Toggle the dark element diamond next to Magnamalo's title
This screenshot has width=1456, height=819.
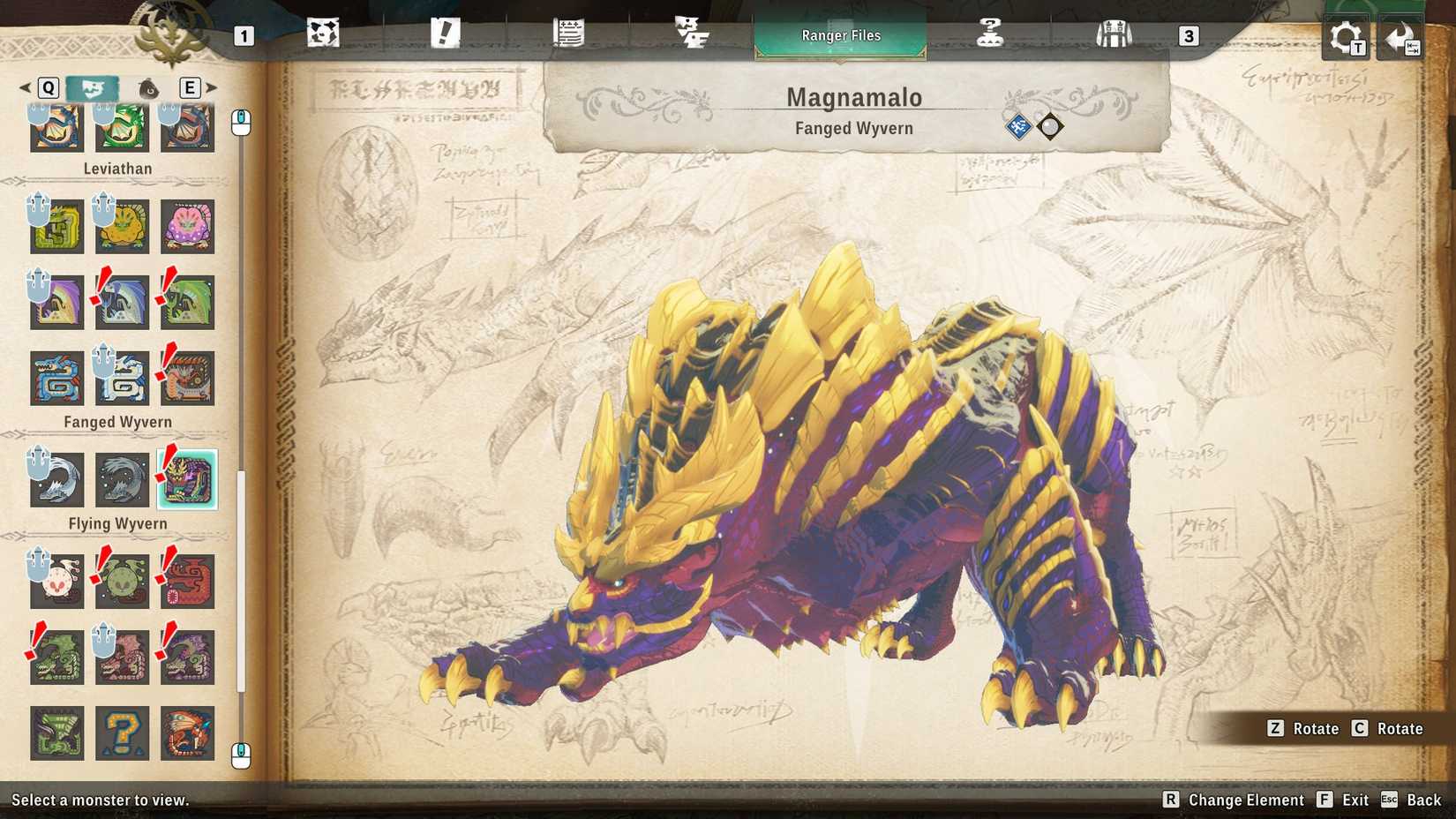pos(1052,126)
